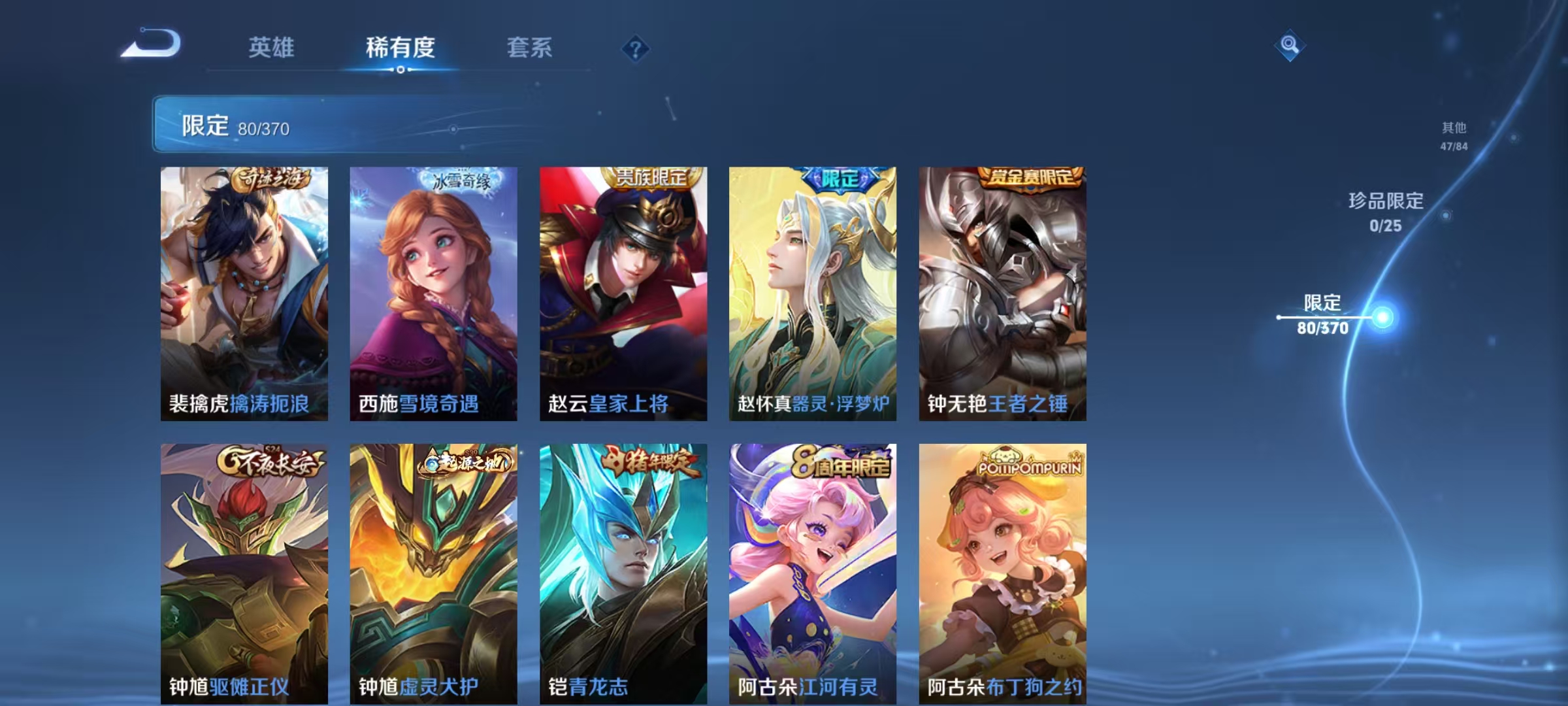Open the help question mark icon
The height and width of the screenshot is (706, 1568).
[x=634, y=48]
